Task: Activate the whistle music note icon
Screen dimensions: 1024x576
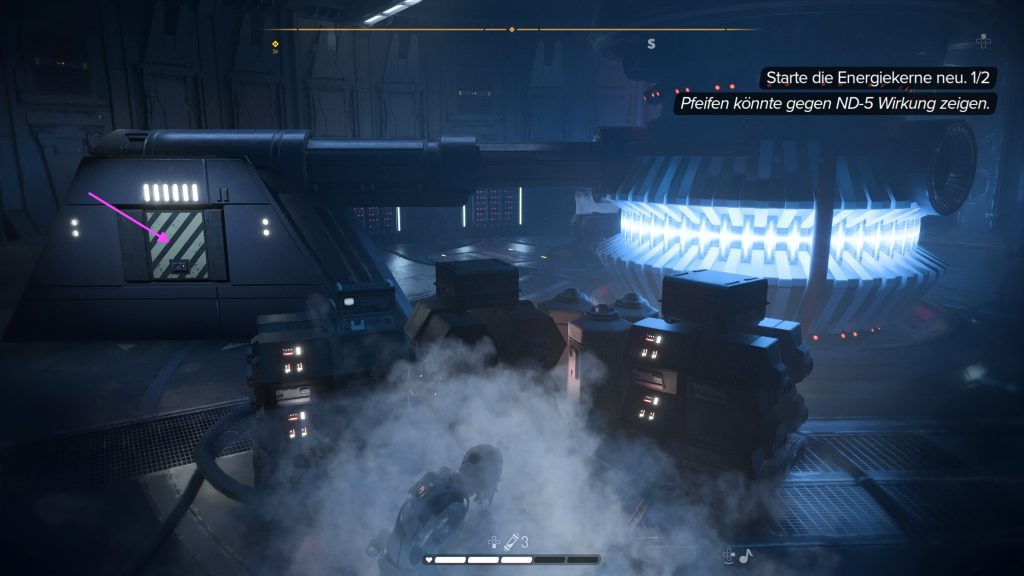Action: (745, 555)
